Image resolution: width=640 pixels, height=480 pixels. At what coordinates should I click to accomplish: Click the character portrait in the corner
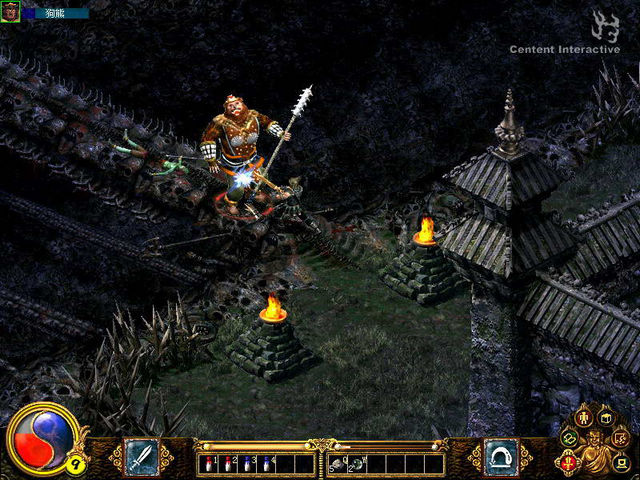coord(10,12)
